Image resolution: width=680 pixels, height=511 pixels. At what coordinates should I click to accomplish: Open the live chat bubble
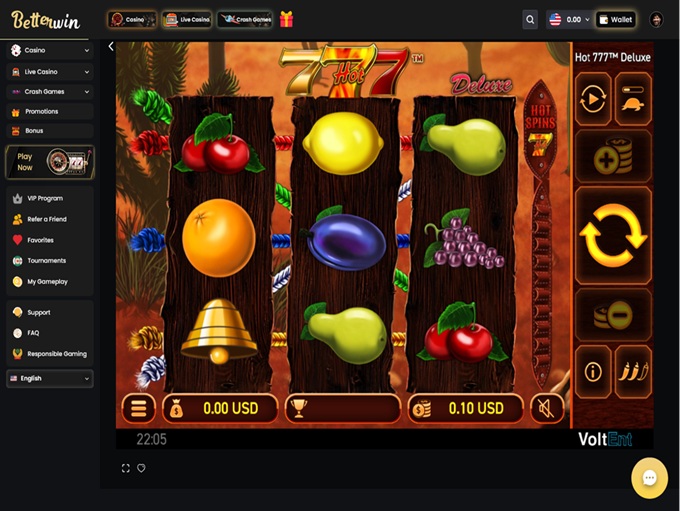(649, 478)
